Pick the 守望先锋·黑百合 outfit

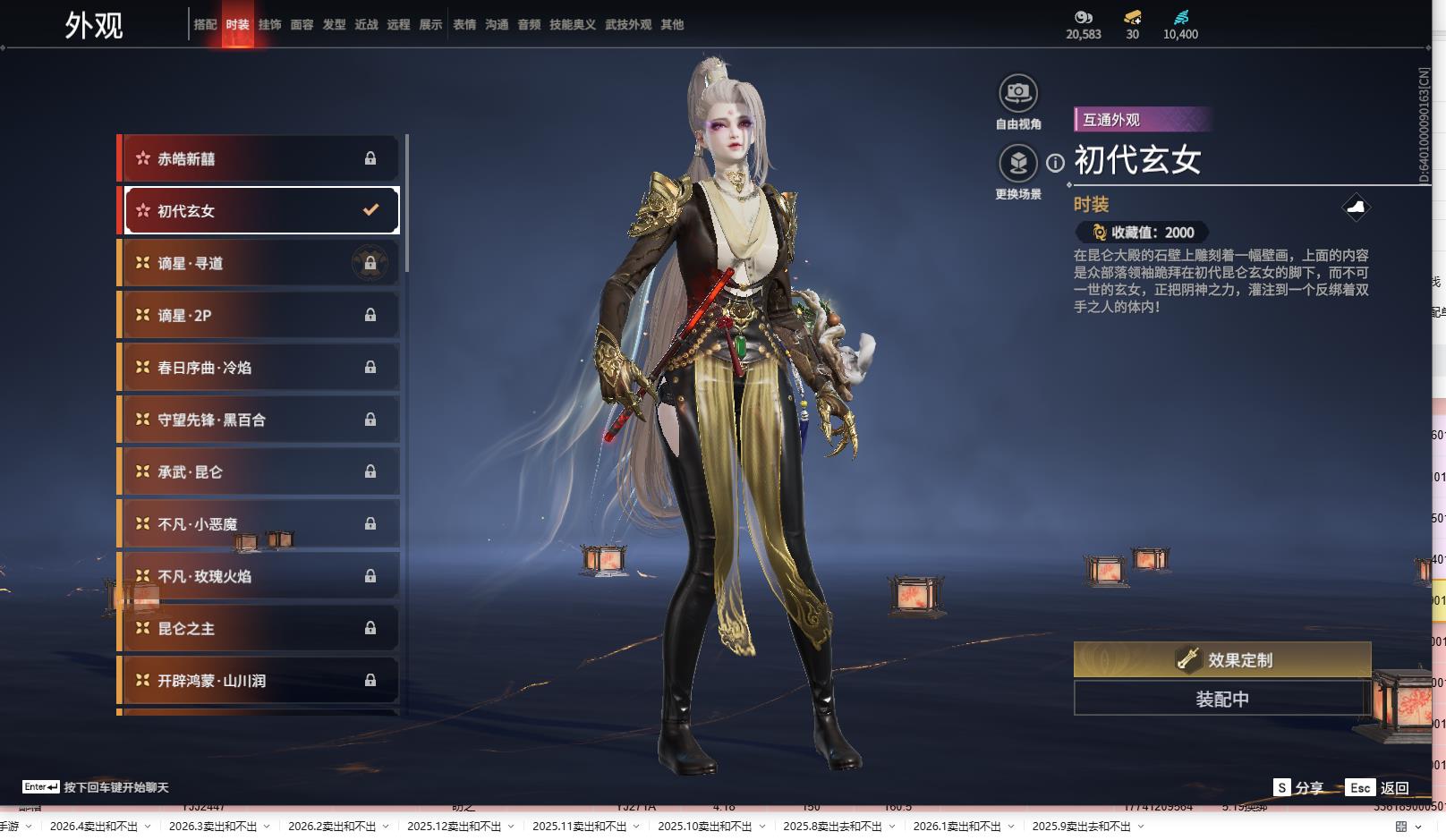coord(259,420)
